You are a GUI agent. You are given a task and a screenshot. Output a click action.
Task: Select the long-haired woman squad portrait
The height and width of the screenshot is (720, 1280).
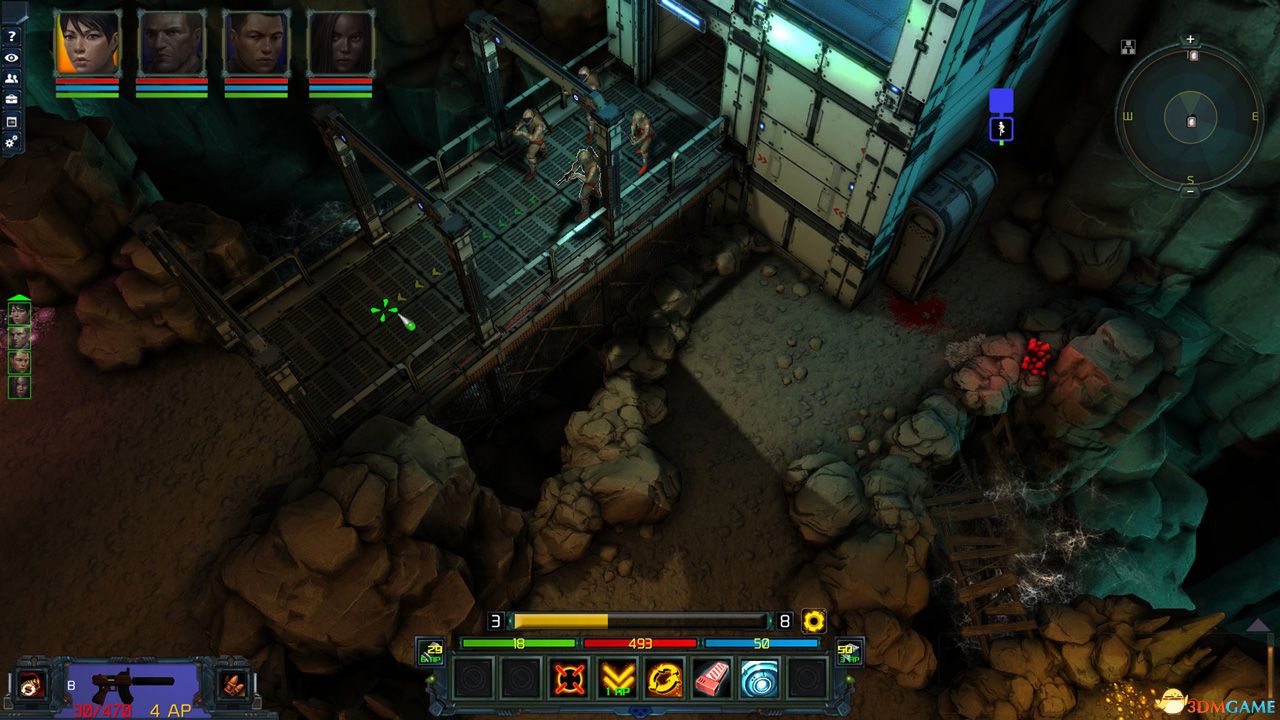pos(340,44)
